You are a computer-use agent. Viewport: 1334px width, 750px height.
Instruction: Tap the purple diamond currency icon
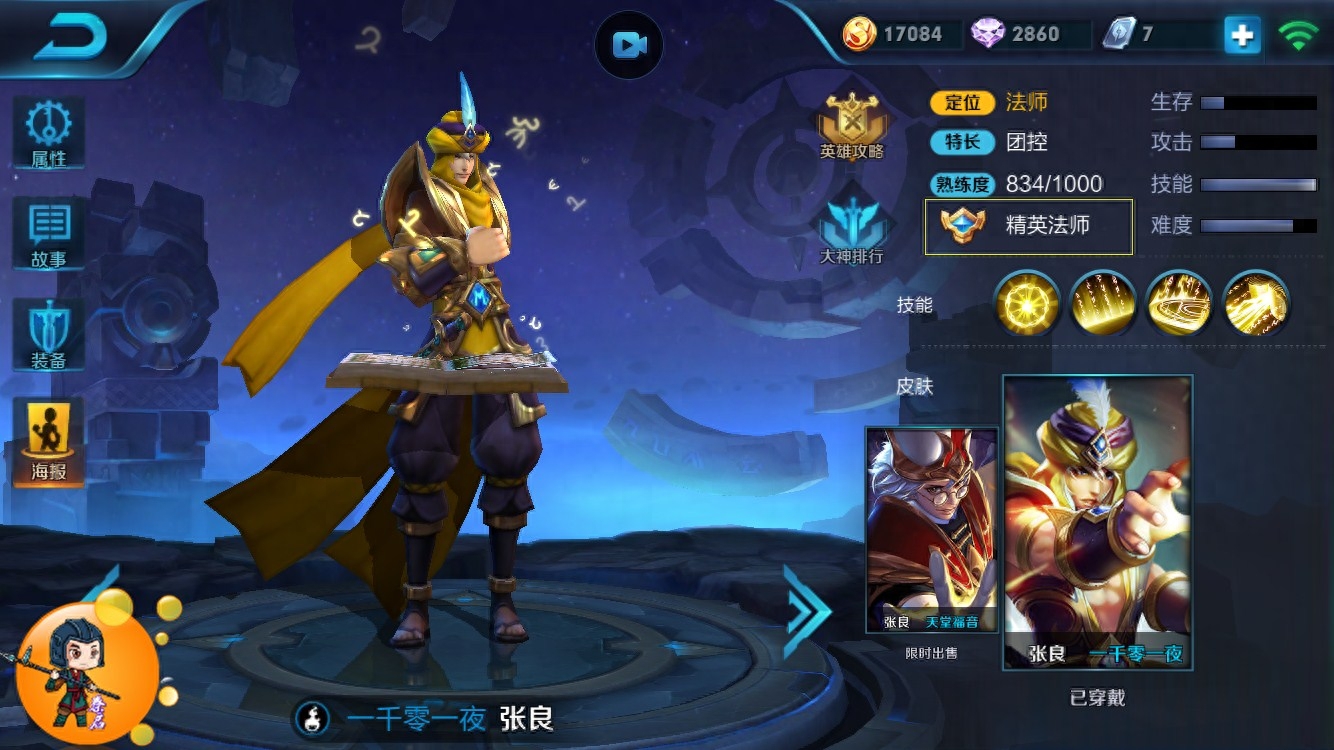pyautogui.click(x=988, y=34)
